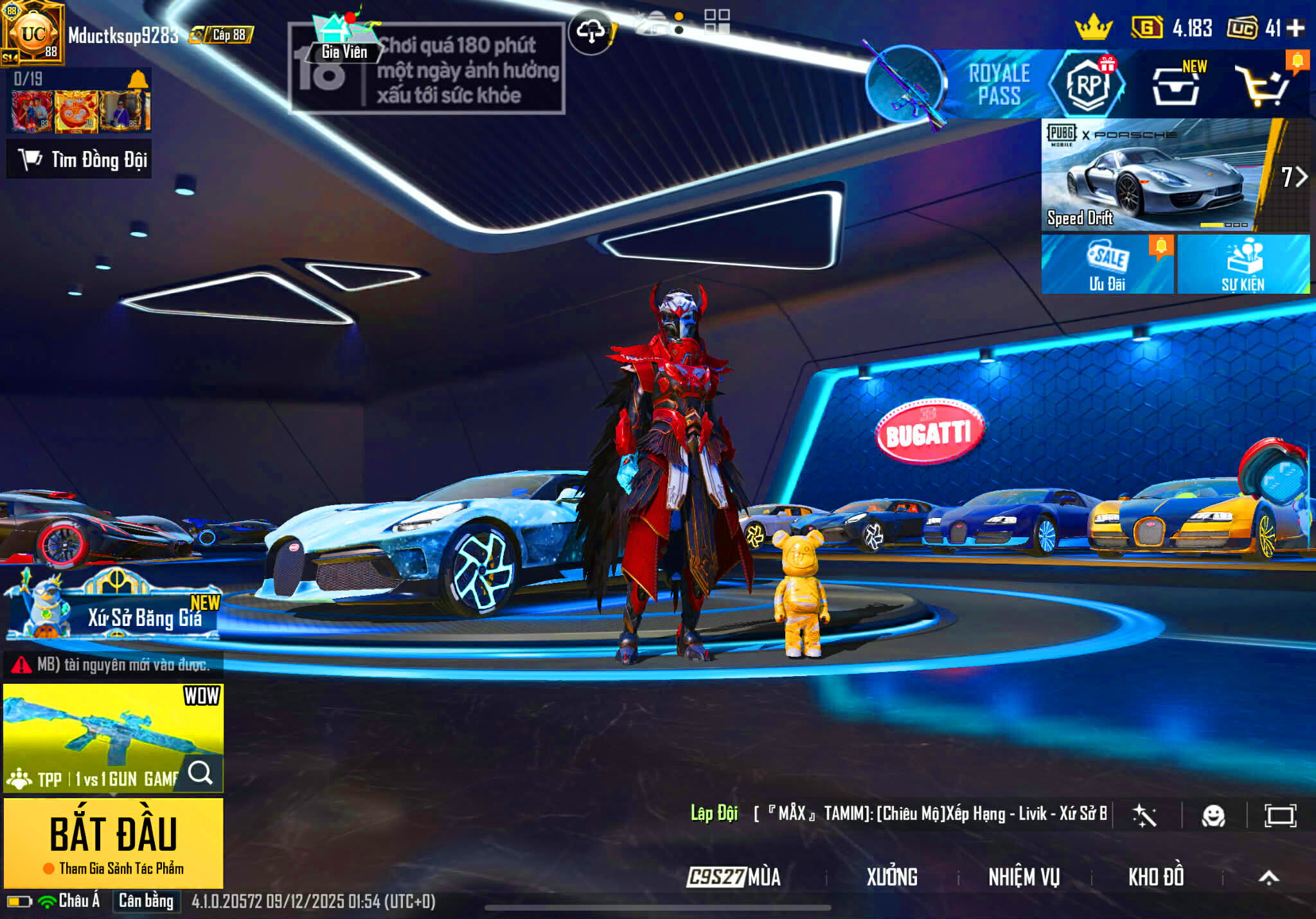Start a match with BẮT ĐẦU
Image resolution: width=1316 pixels, height=919 pixels.
[x=114, y=842]
